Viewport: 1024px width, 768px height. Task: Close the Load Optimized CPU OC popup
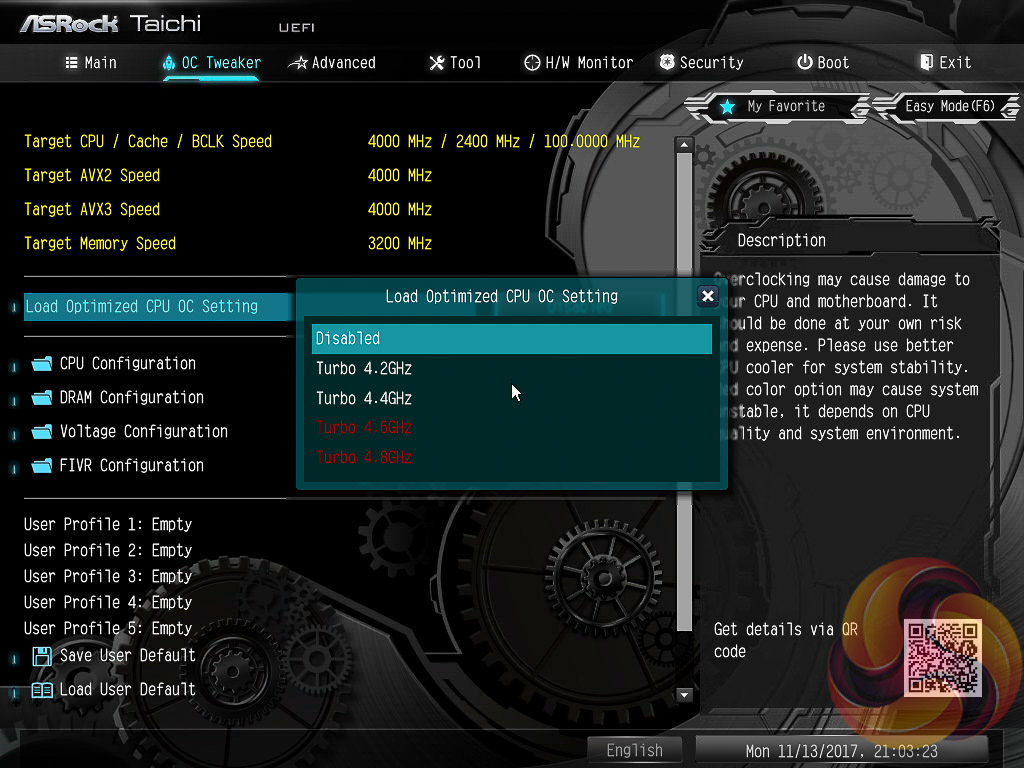(x=707, y=296)
